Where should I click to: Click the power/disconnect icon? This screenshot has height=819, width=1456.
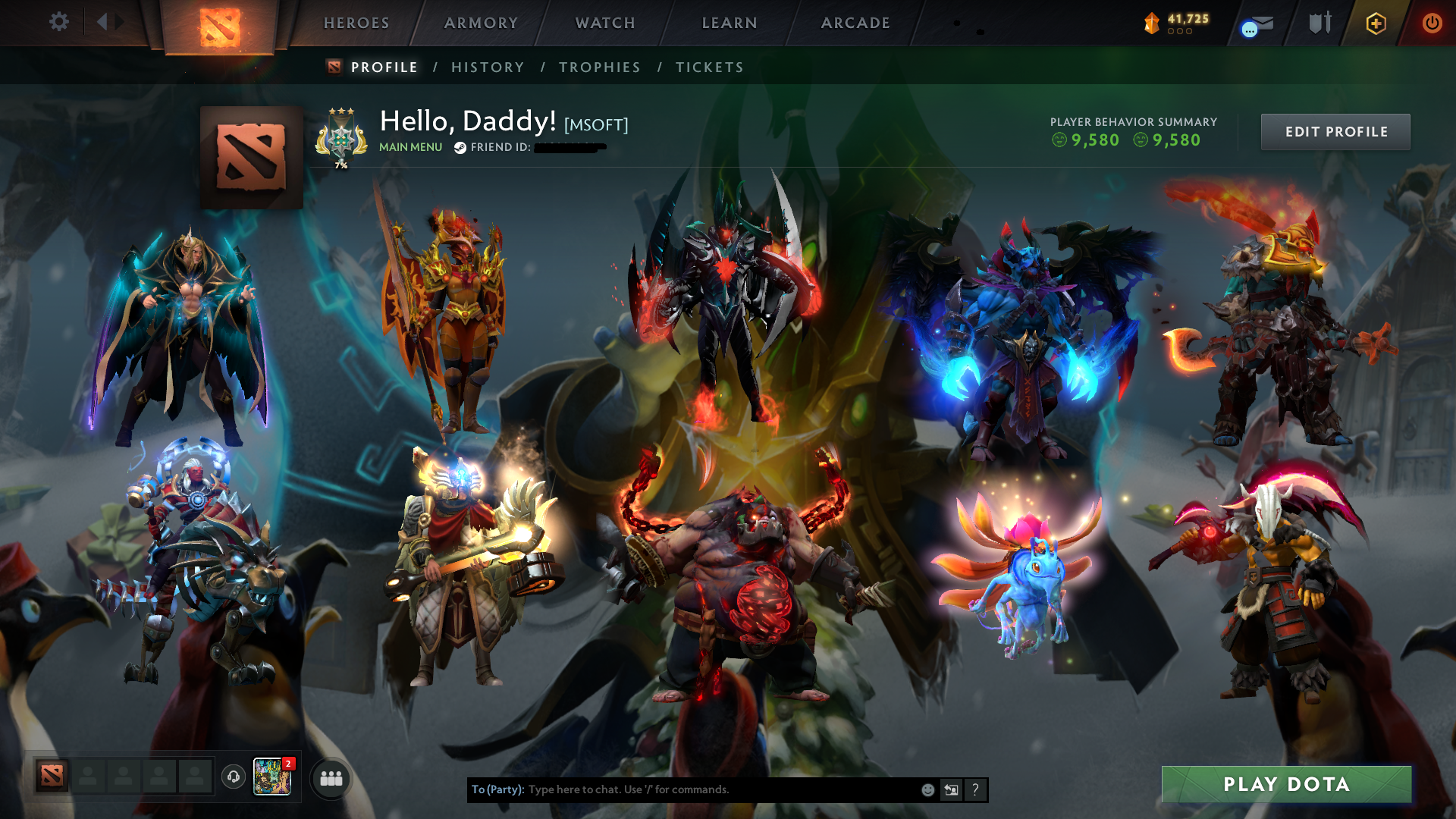click(x=1433, y=23)
